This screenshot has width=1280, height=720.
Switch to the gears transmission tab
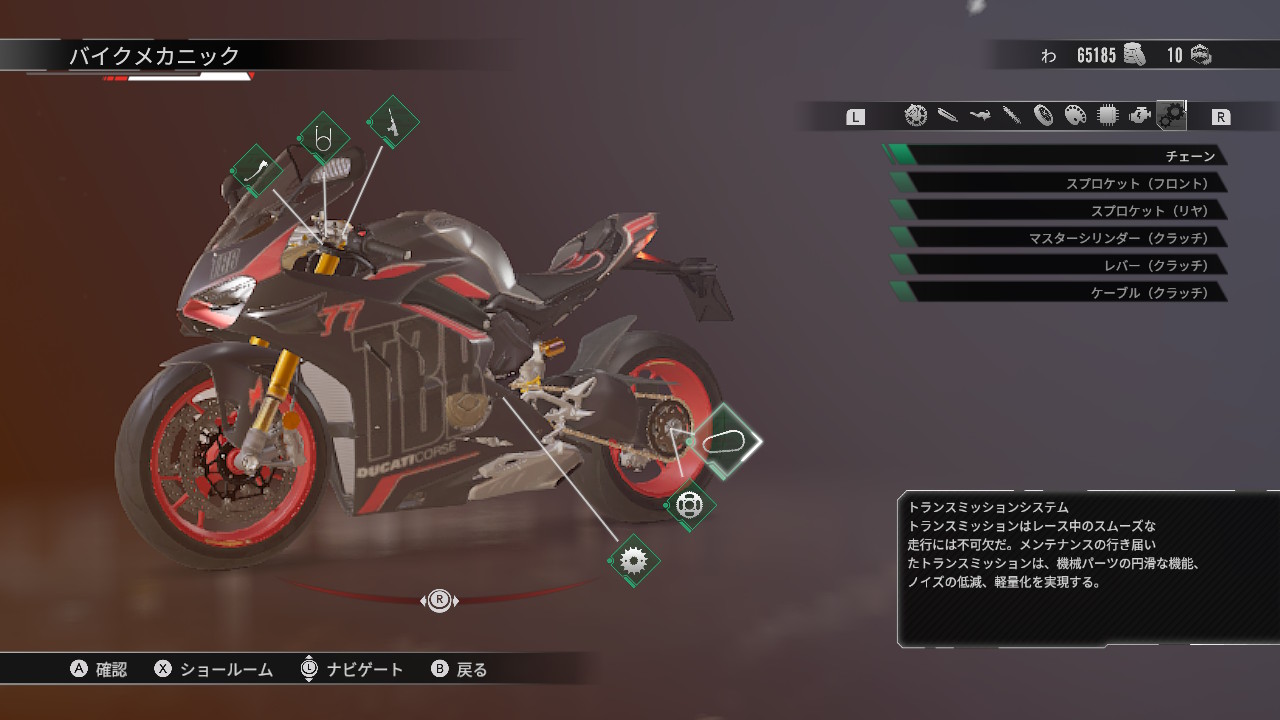pos(1171,116)
